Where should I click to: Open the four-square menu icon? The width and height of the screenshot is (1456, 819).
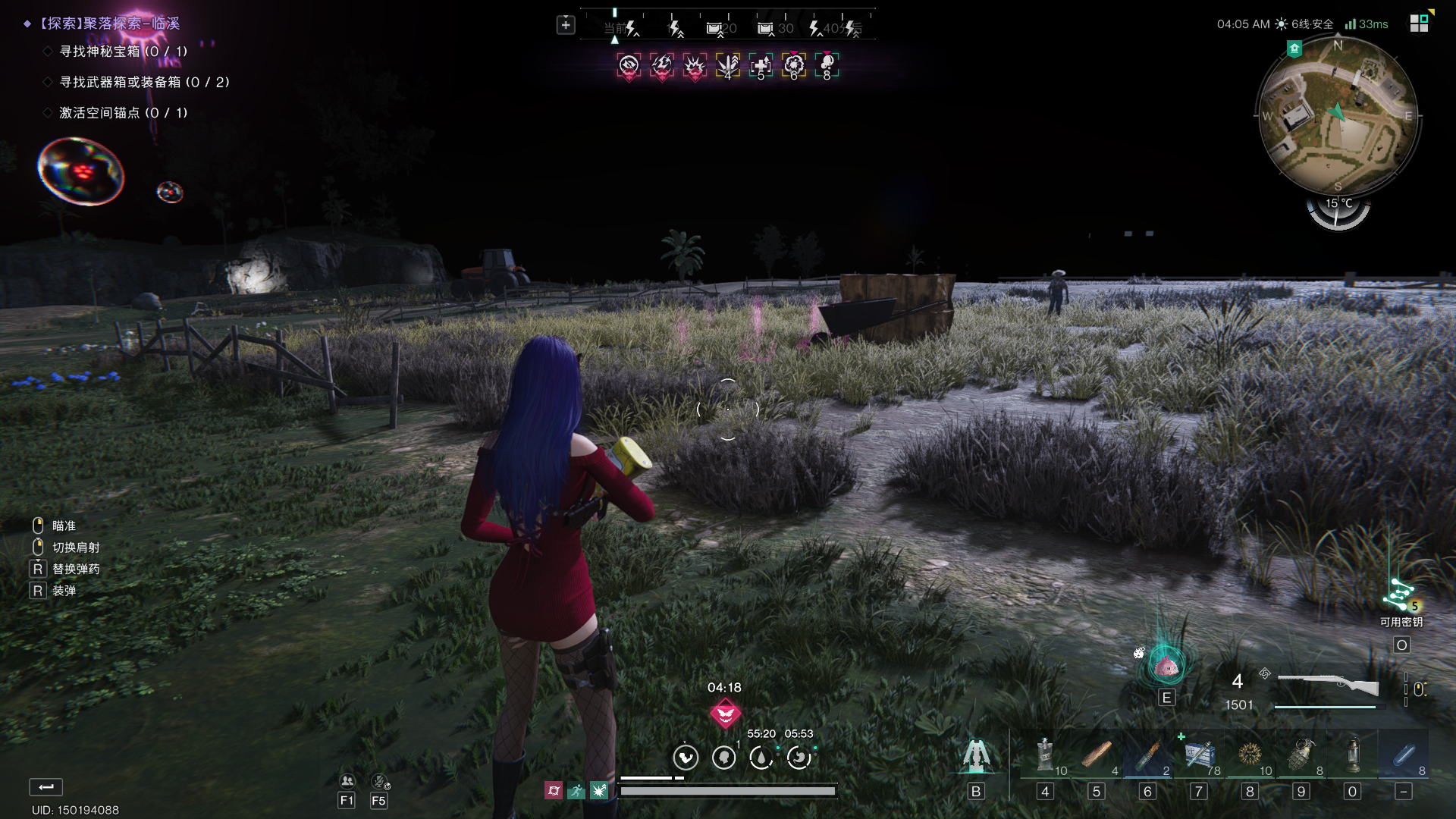[1419, 24]
